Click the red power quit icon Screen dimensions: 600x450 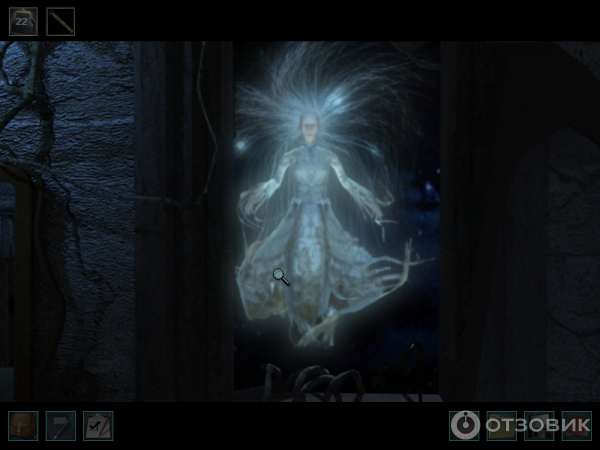(x=577, y=426)
